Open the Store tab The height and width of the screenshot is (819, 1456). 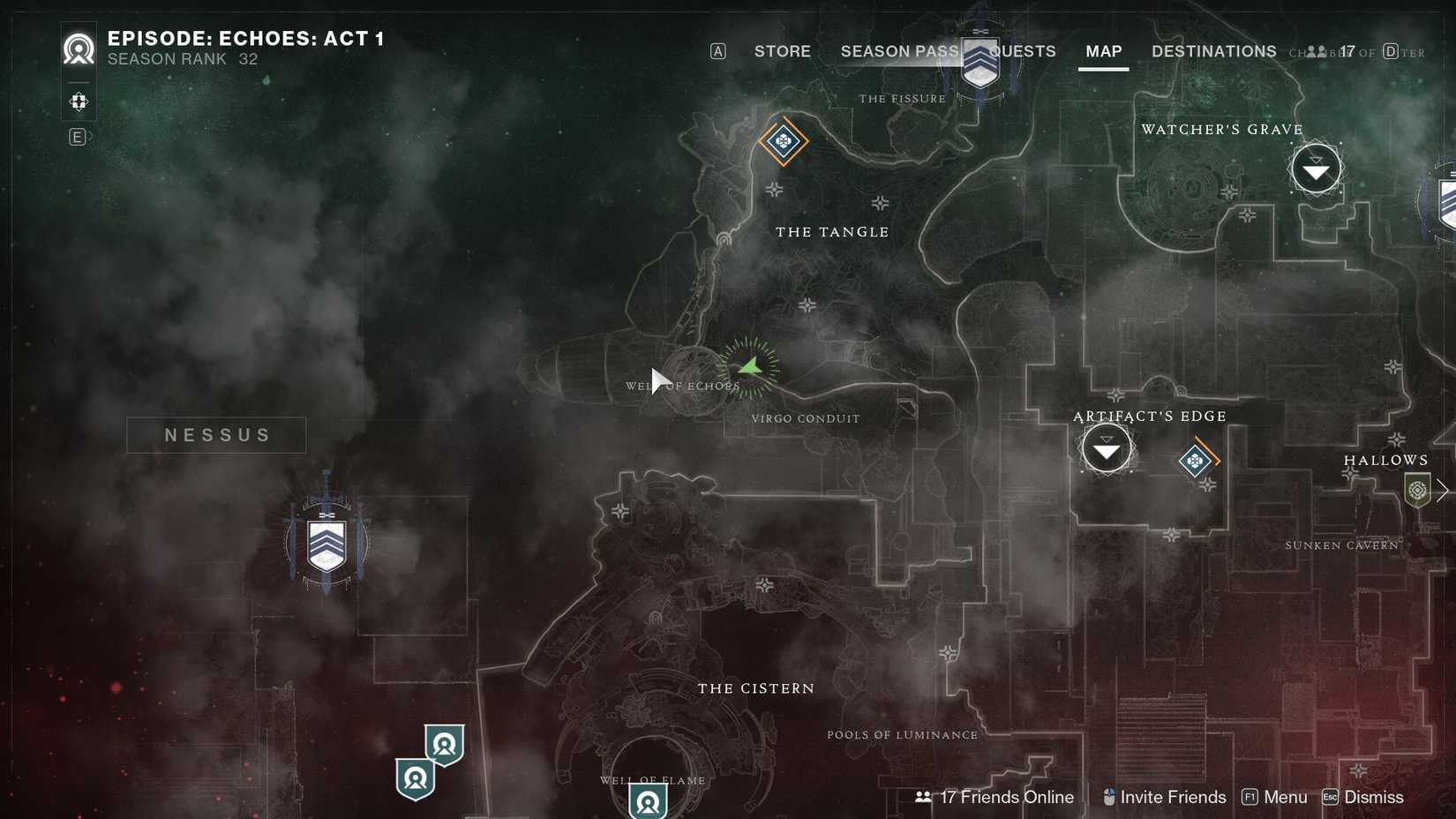[x=782, y=51]
